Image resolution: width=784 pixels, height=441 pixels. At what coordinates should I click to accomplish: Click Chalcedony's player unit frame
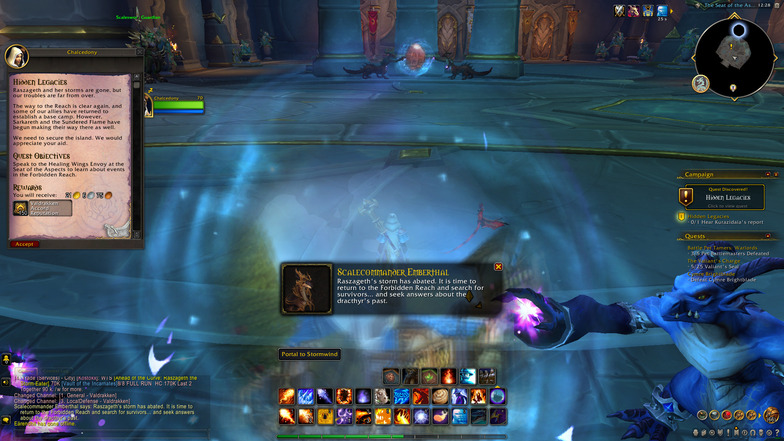point(176,102)
